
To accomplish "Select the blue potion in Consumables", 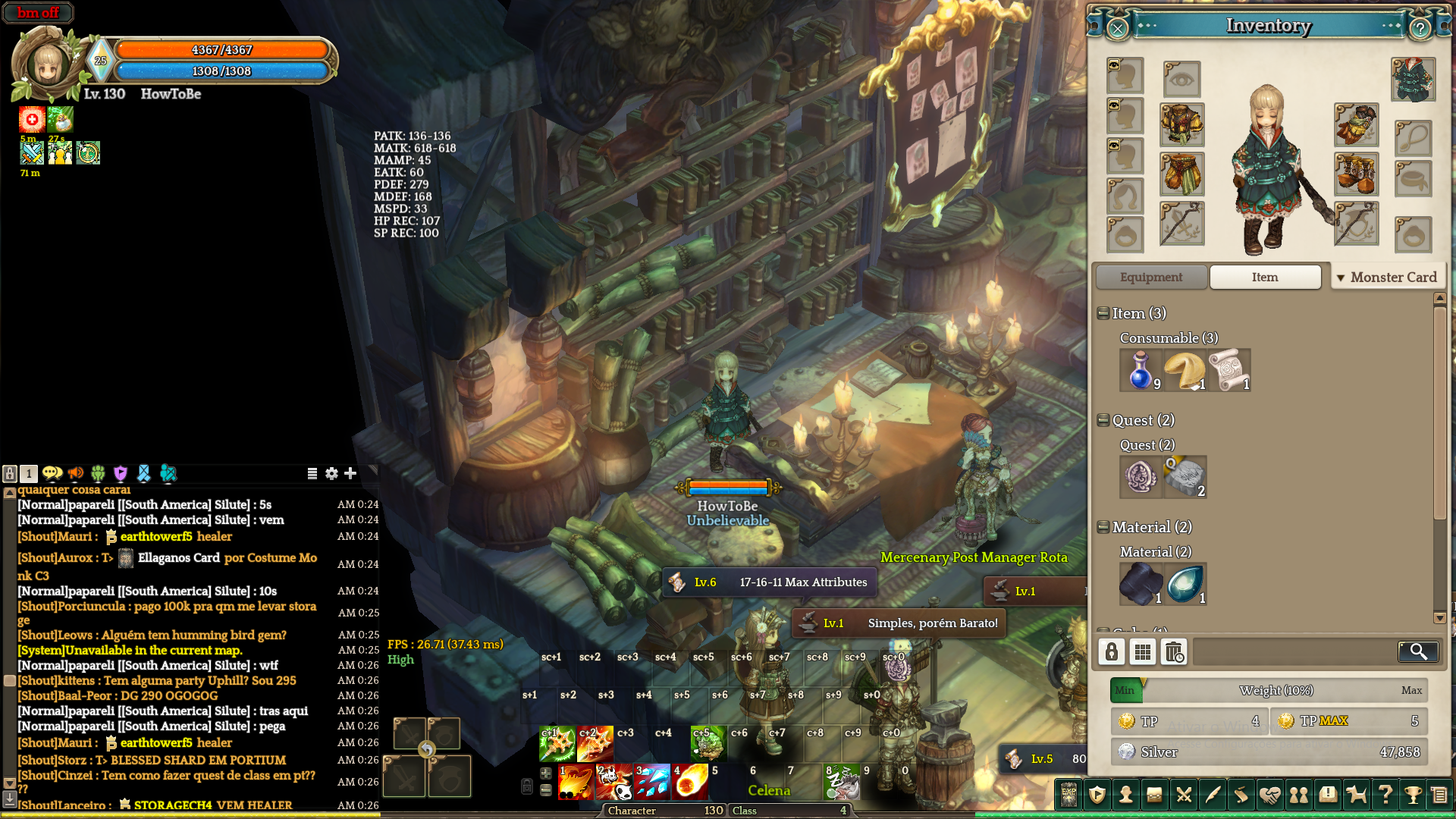I will 1141,370.
